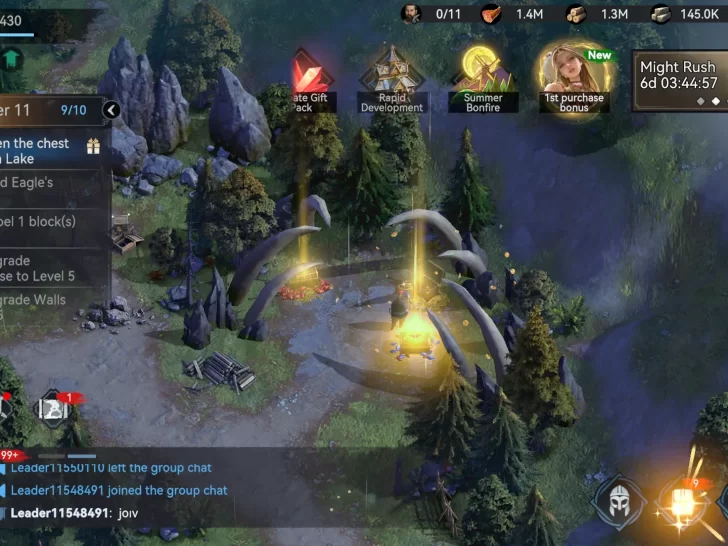Check the wood logs resource
The image size is (728, 546).
[x=598, y=14]
